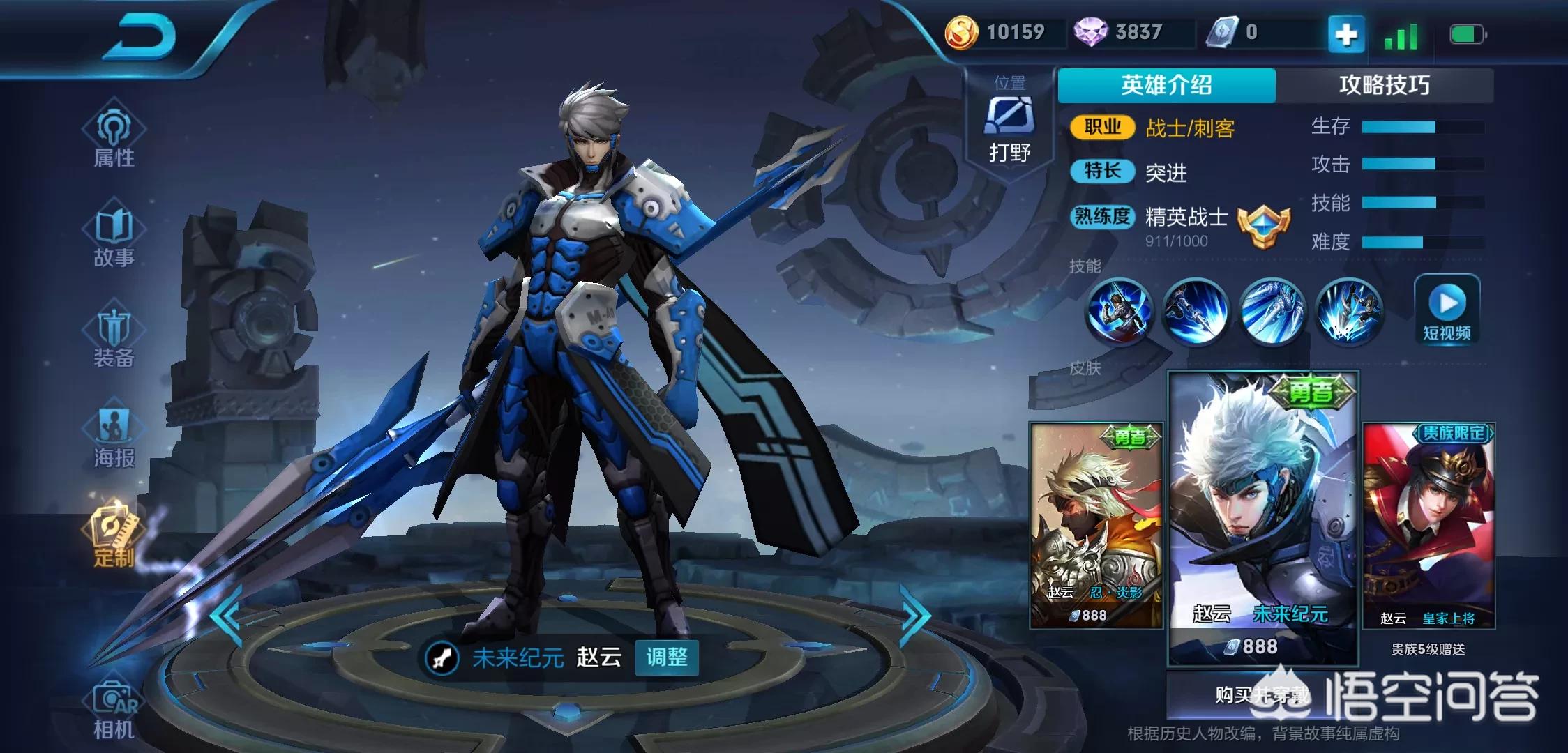This screenshot has width=1568, height=753.
Task: Select the 忍·炎影 skin card
Action: [x=1096, y=525]
